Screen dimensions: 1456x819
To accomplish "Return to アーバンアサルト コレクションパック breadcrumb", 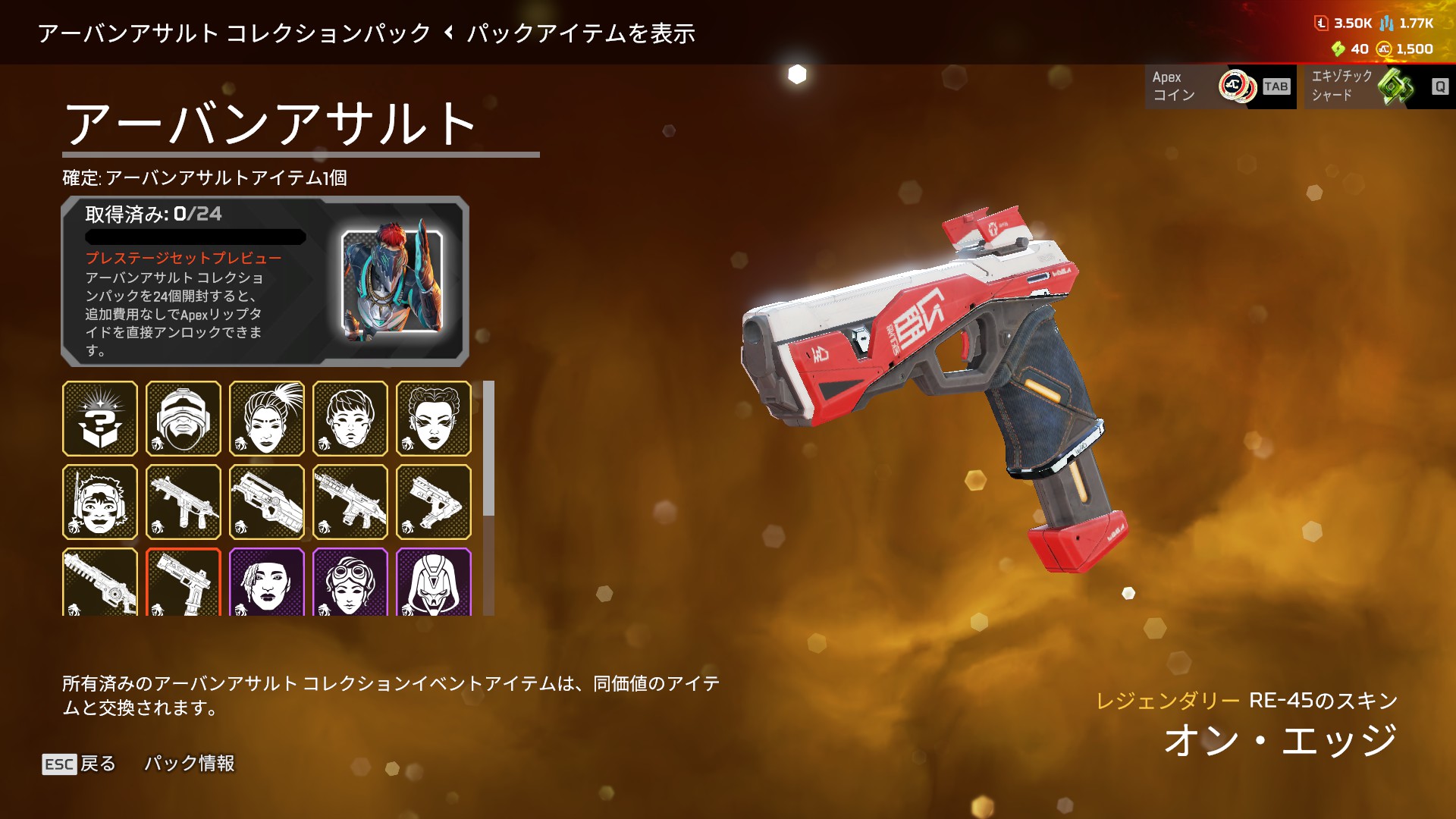I will tap(234, 33).
